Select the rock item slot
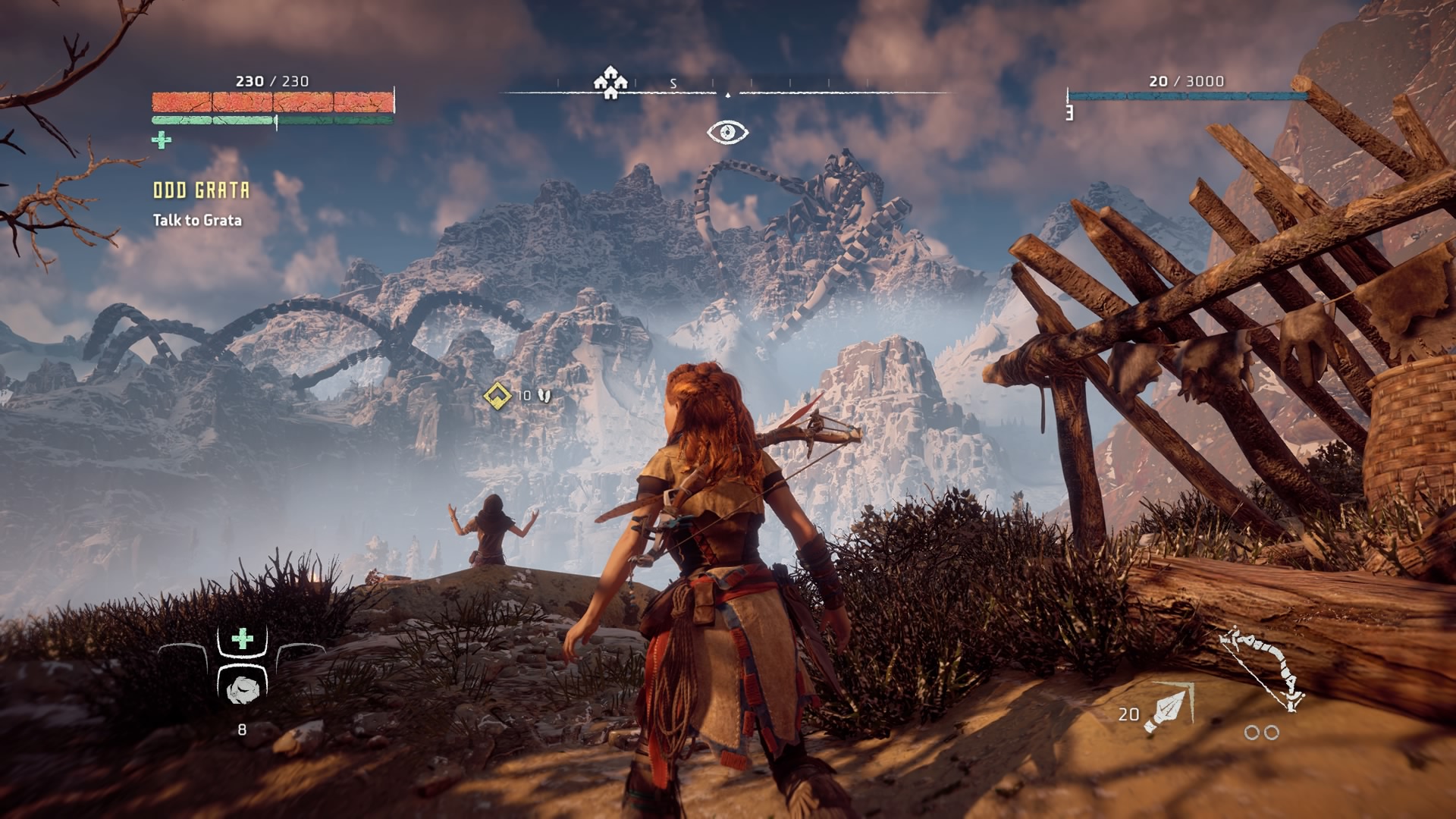 pyautogui.click(x=243, y=689)
